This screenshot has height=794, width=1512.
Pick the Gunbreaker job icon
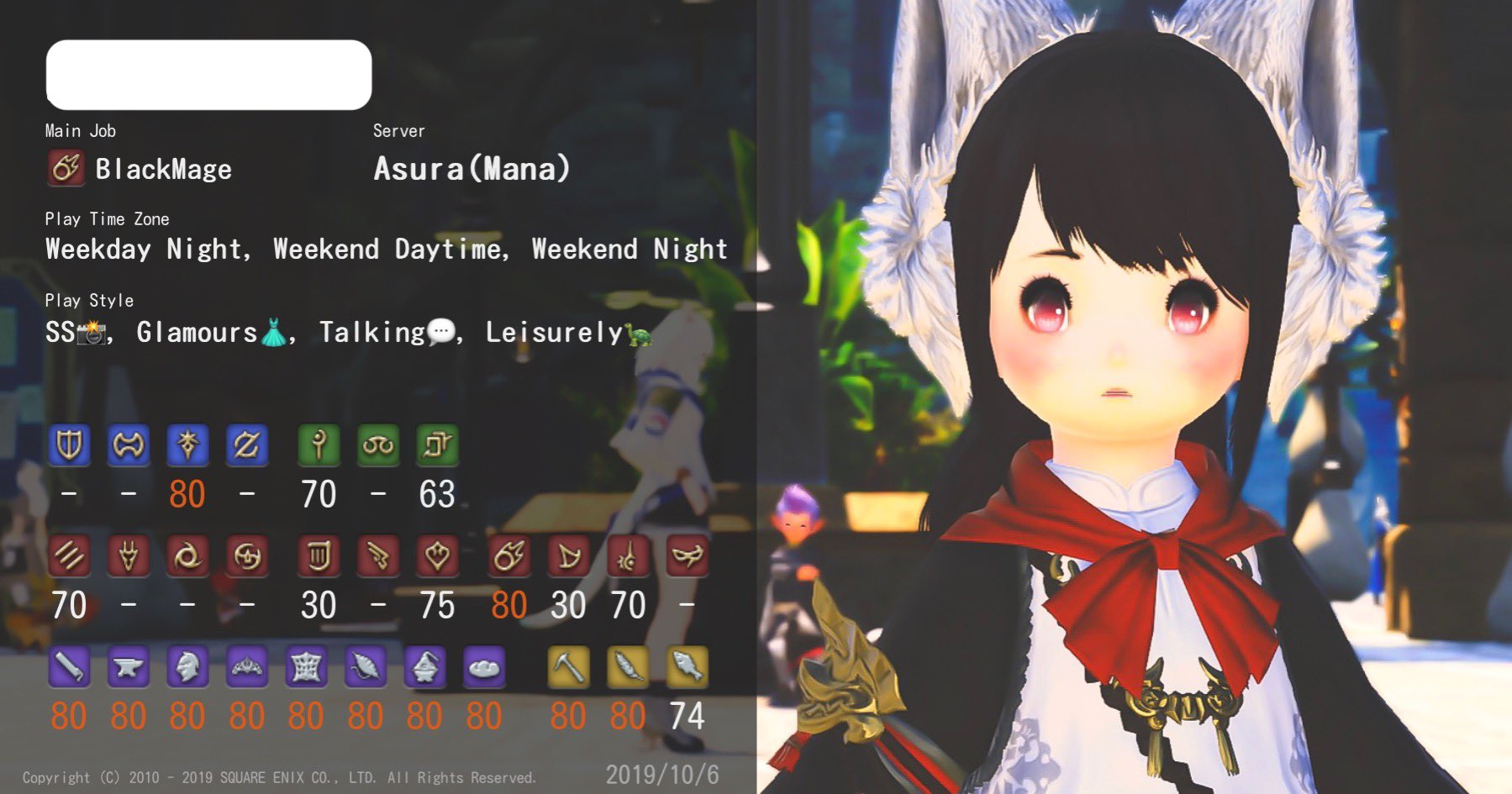click(246, 444)
